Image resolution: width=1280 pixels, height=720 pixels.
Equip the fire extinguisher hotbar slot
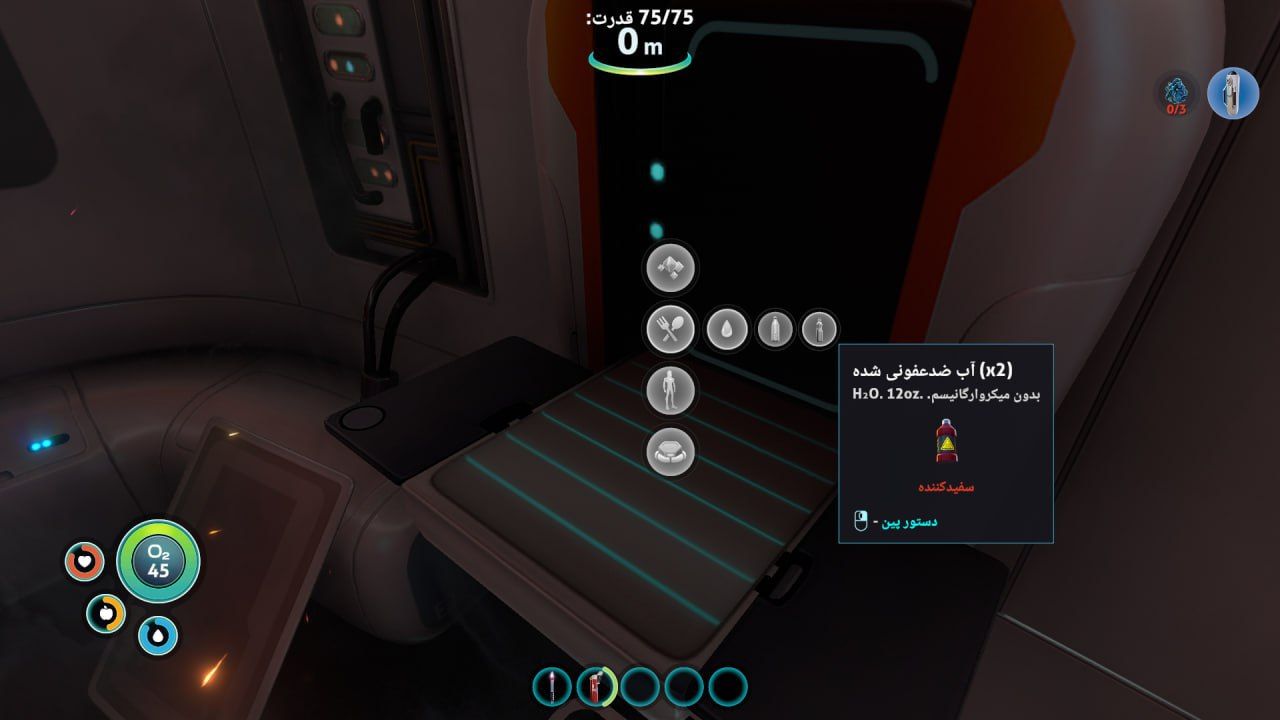pos(596,686)
